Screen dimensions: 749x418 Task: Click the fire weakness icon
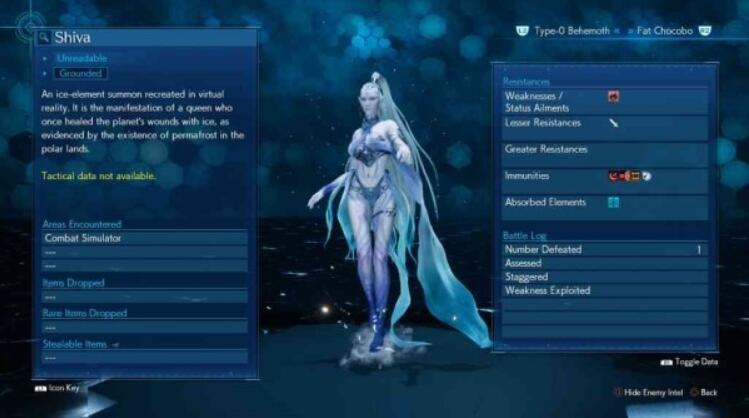tap(613, 97)
